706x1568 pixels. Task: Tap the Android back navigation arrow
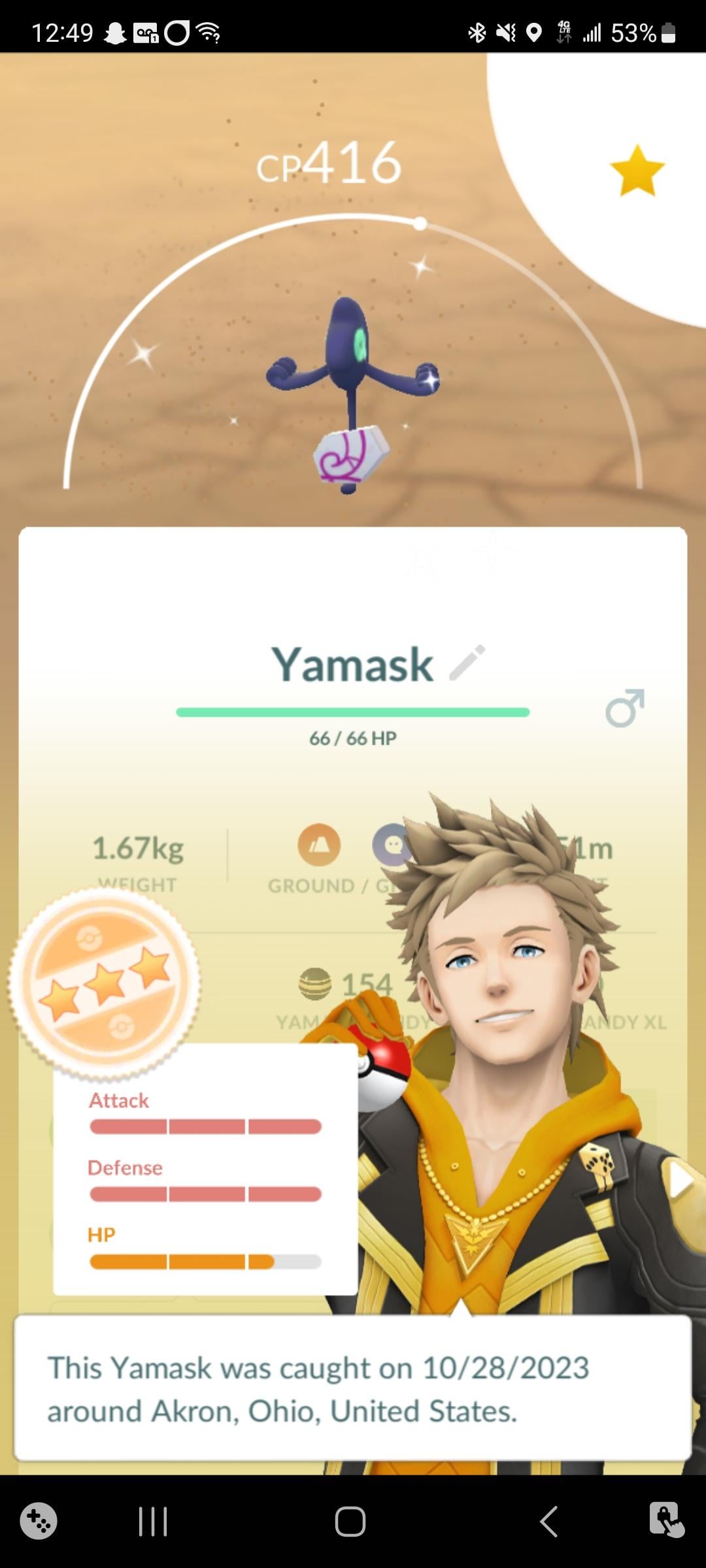(x=549, y=1522)
